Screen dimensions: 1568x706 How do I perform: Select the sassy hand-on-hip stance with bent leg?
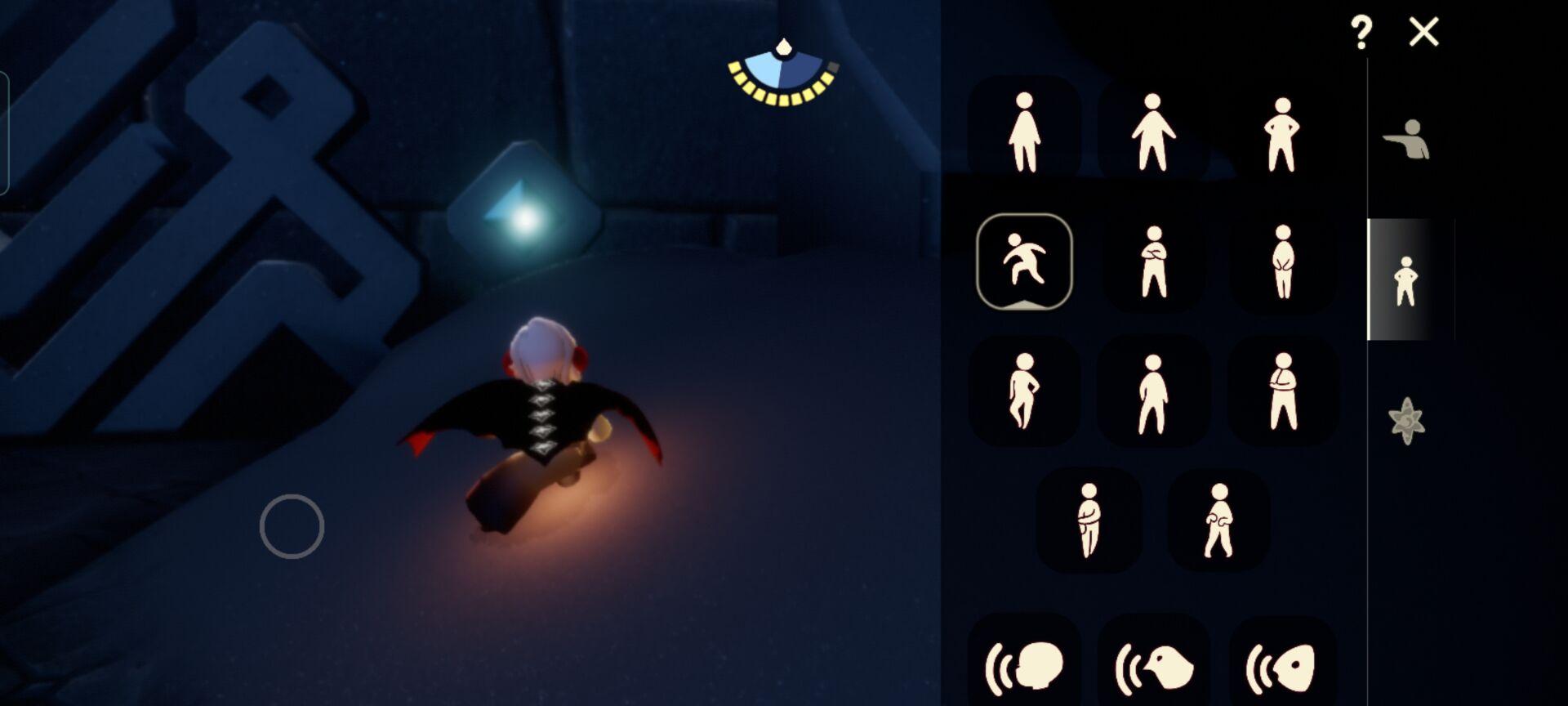click(x=1023, y=391)
